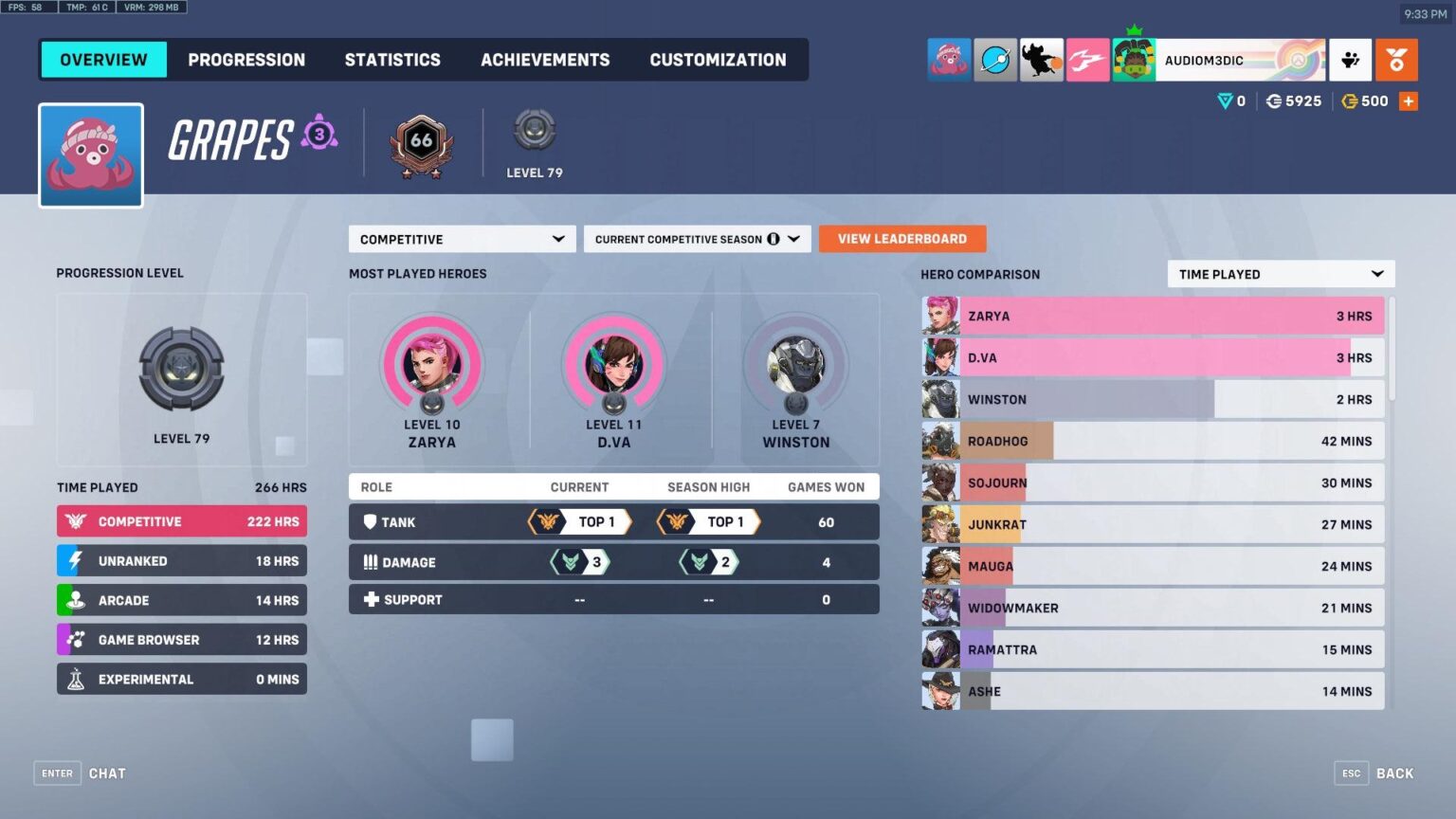Click the Tank shield icon in the role table
1456x819 pixels.
tap(369, 521)
